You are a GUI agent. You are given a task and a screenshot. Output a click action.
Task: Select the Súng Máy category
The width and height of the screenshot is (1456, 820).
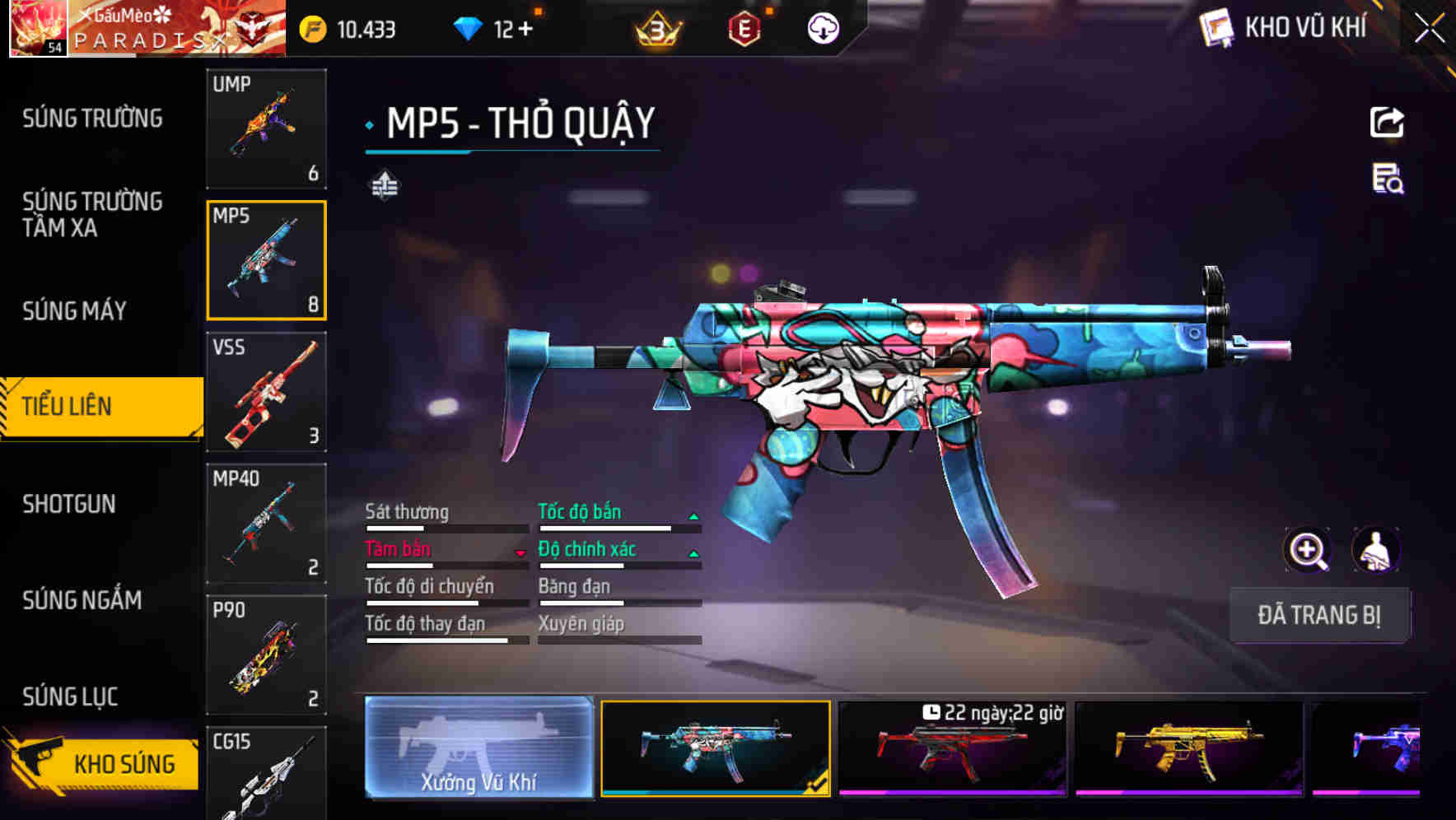[74, 310]
